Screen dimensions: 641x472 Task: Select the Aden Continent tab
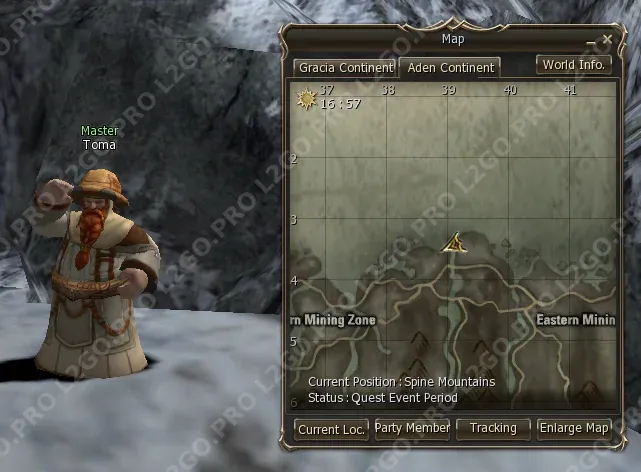(450, 68)
